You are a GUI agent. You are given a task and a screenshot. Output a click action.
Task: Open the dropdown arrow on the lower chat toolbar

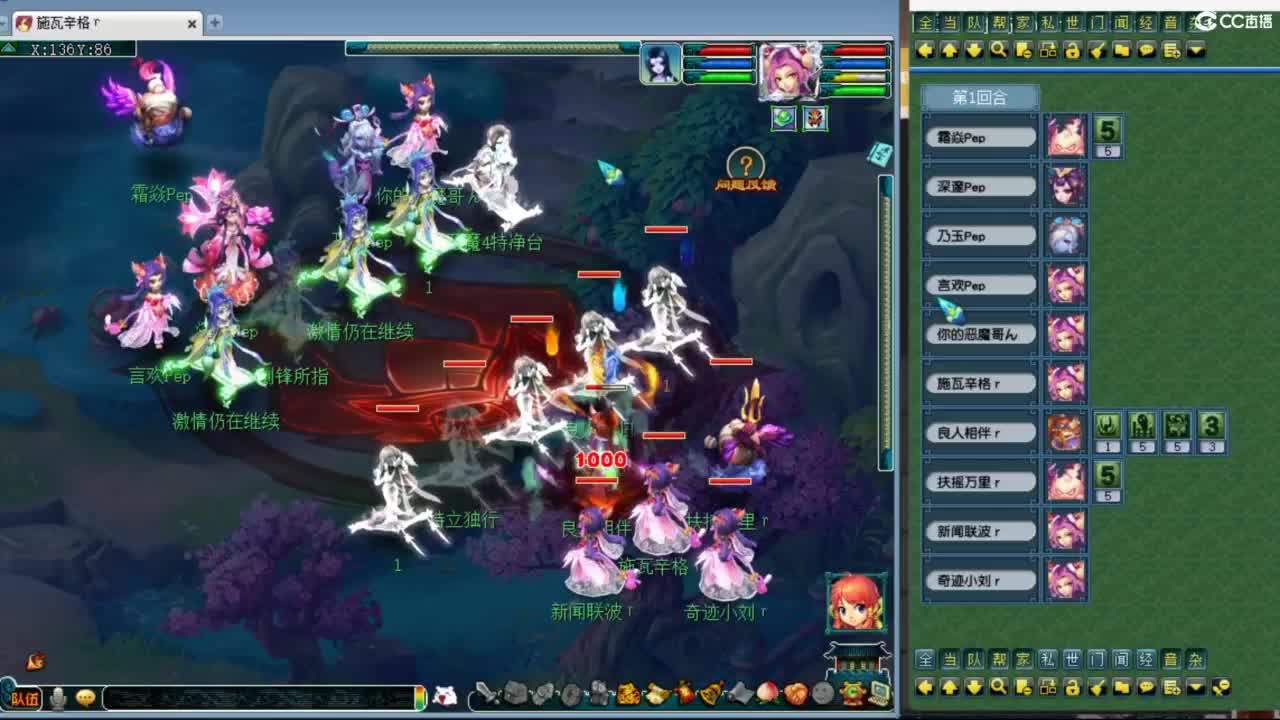(x=1195, y=689)
